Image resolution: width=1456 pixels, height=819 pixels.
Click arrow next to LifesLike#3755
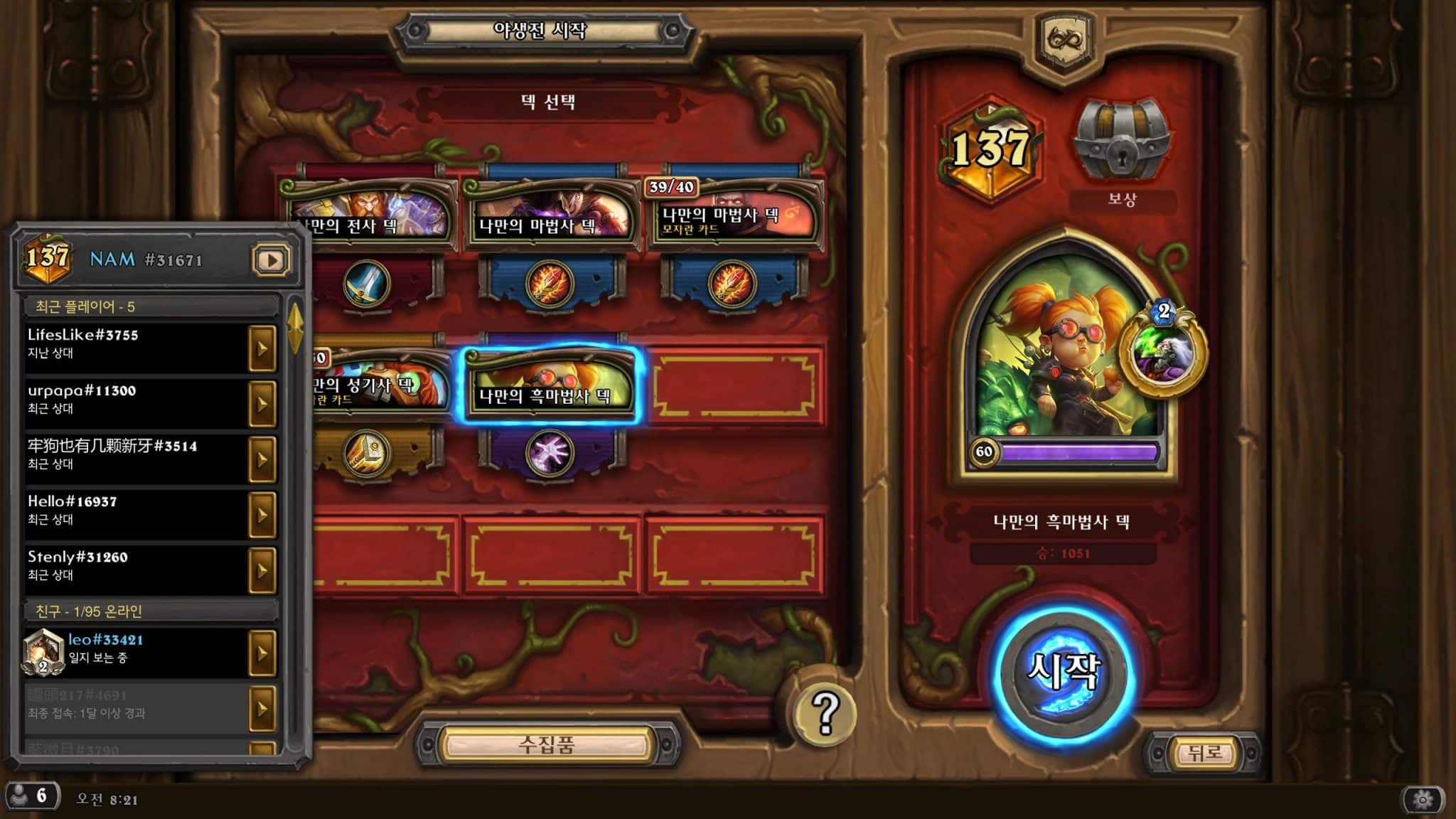pos(262,348)
